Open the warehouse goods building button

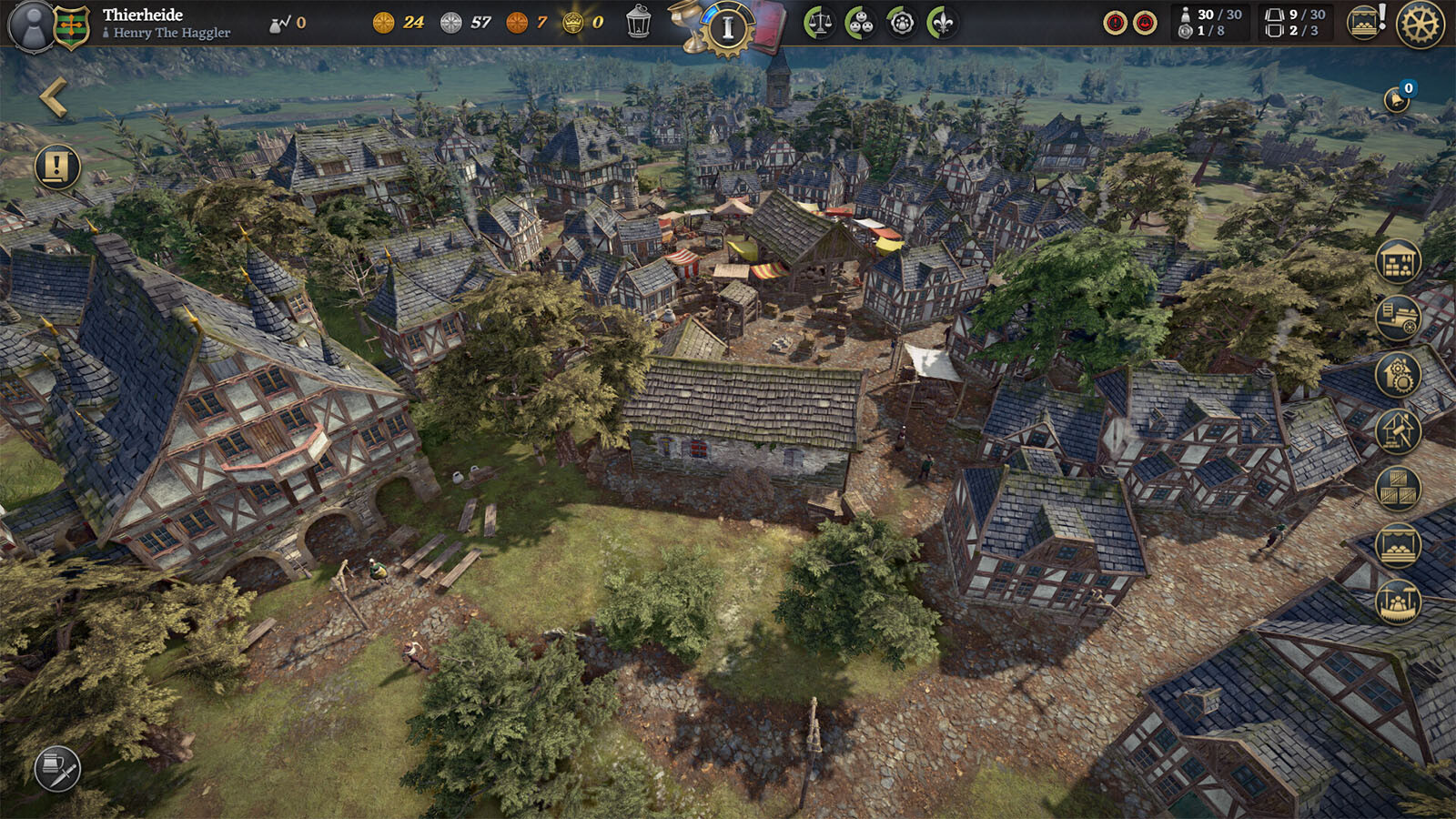[x=1398, y=262]
